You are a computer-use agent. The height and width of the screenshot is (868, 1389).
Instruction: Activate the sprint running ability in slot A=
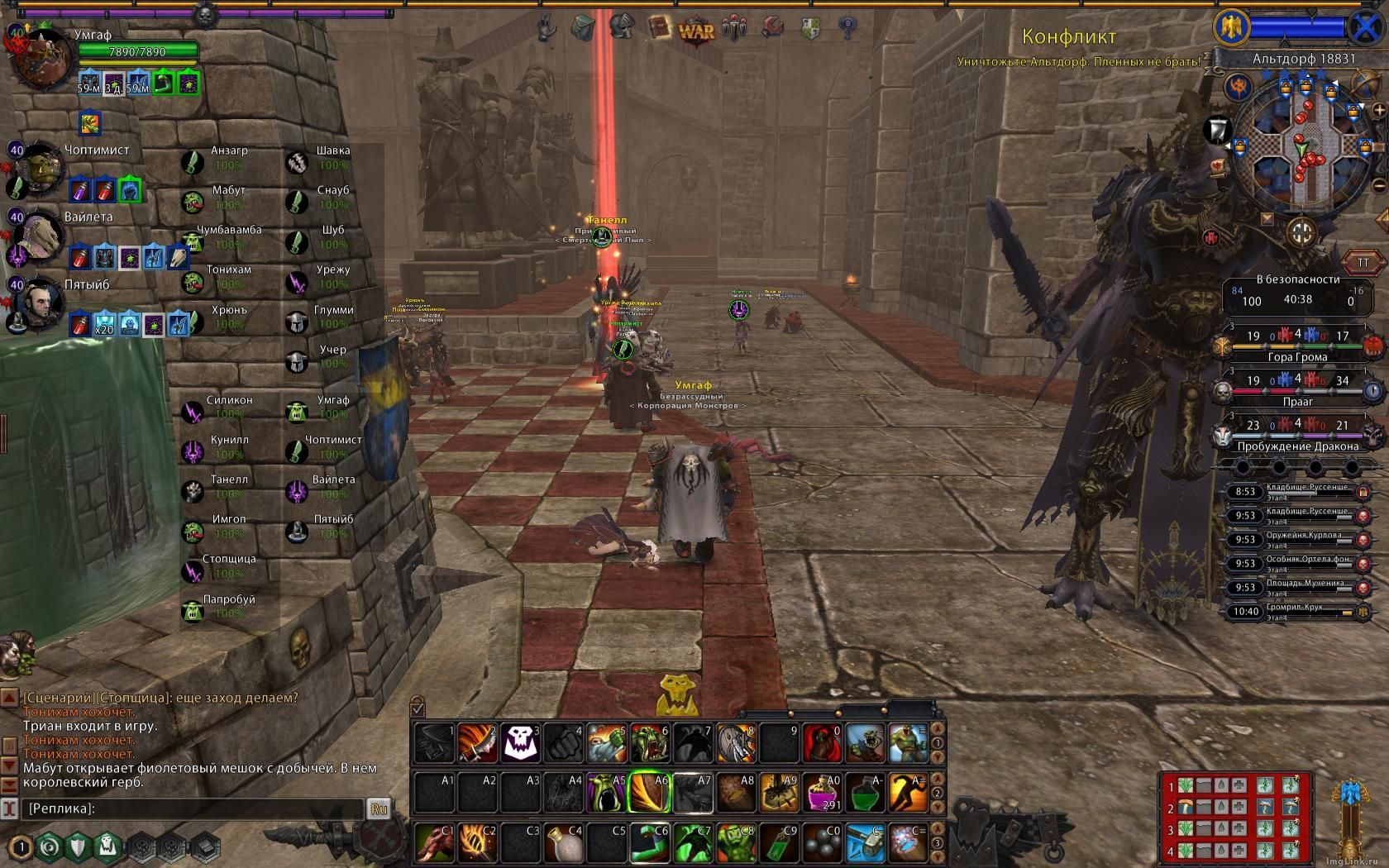pos(908,792)
